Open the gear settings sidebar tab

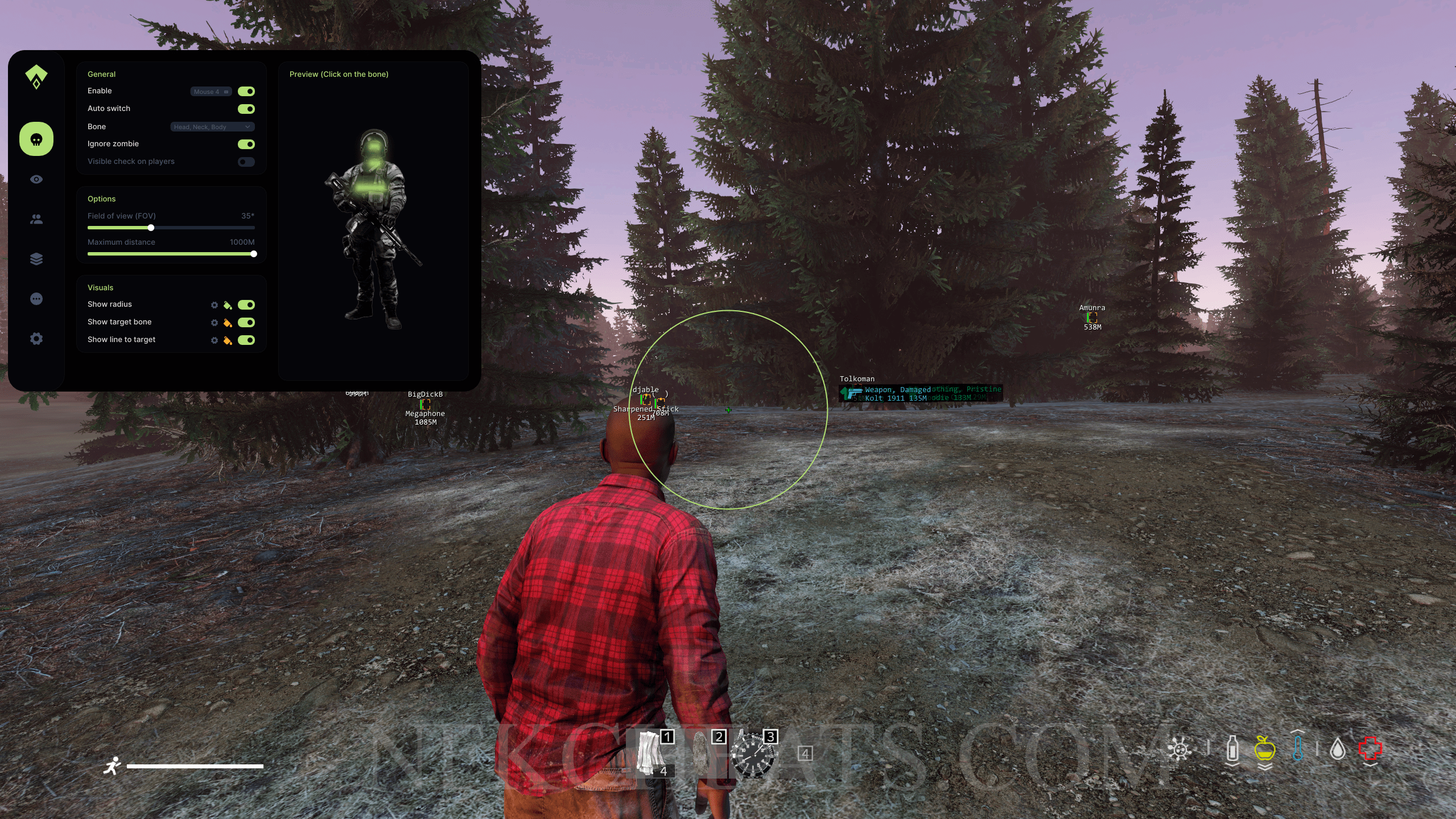coord(36,339)
